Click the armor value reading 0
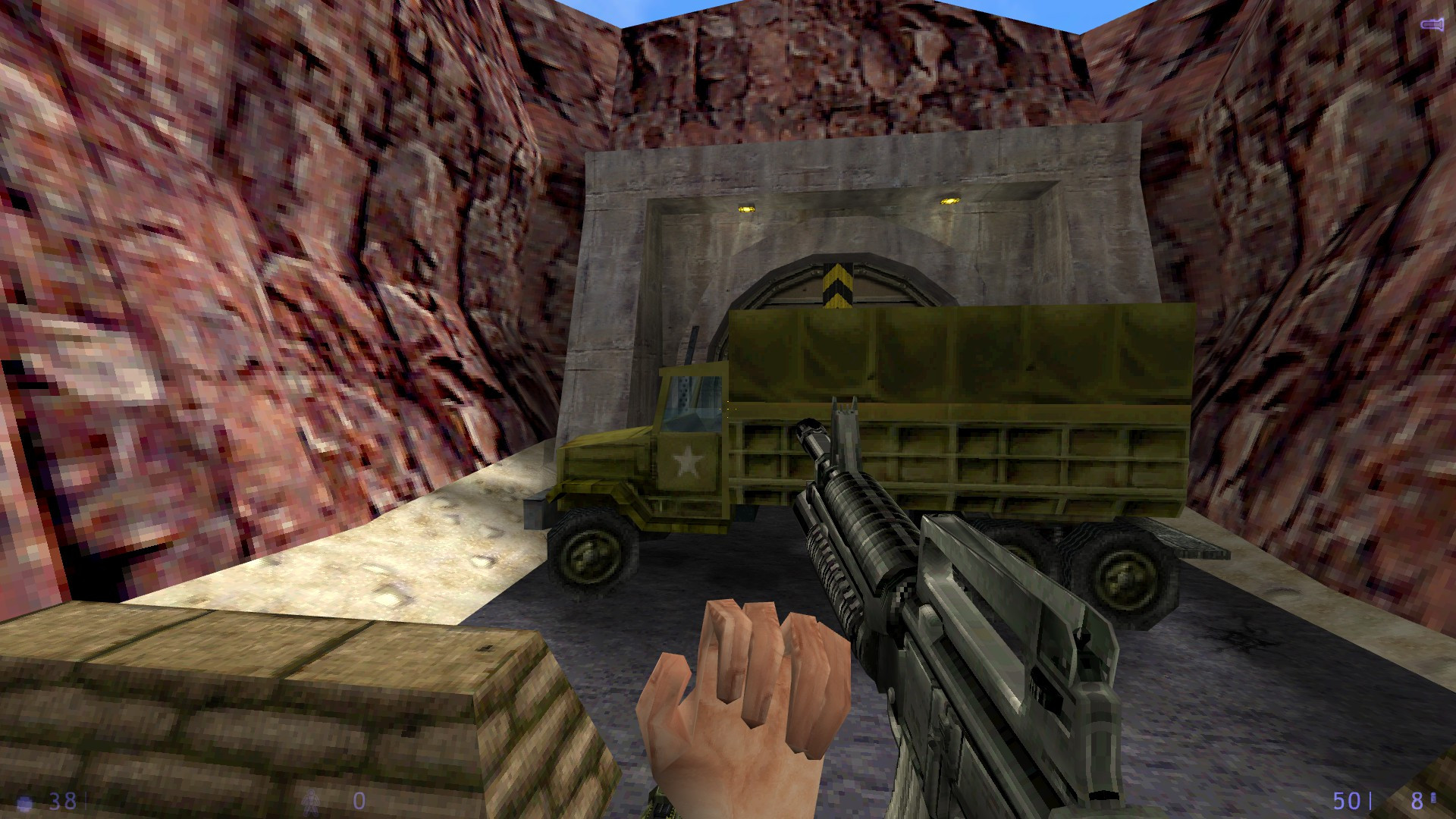The image size is (1456, 819). click(358, 799)
